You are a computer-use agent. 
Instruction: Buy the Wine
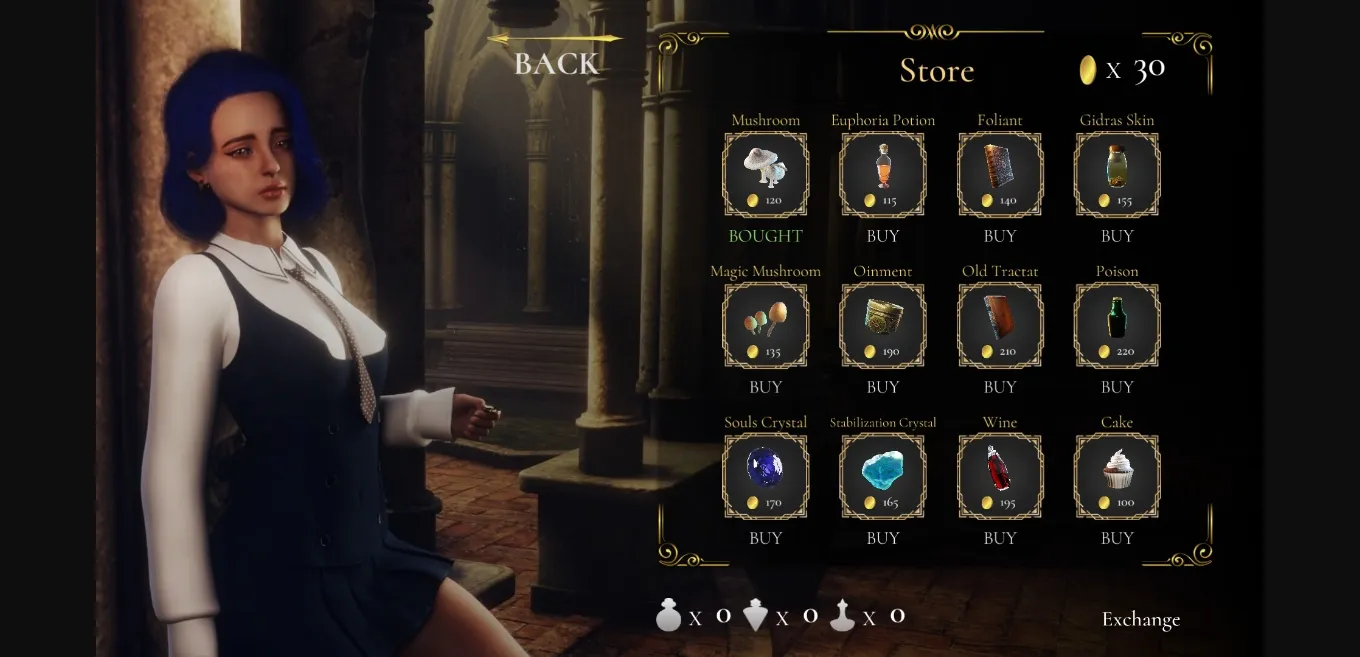1000,538
